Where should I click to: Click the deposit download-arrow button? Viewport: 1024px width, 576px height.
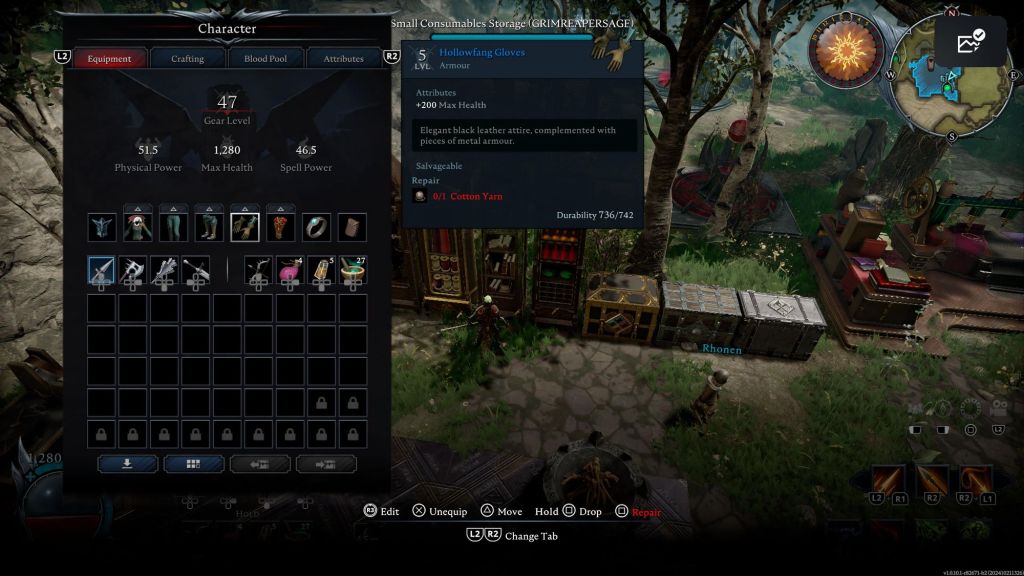click(x=127, y=464)
